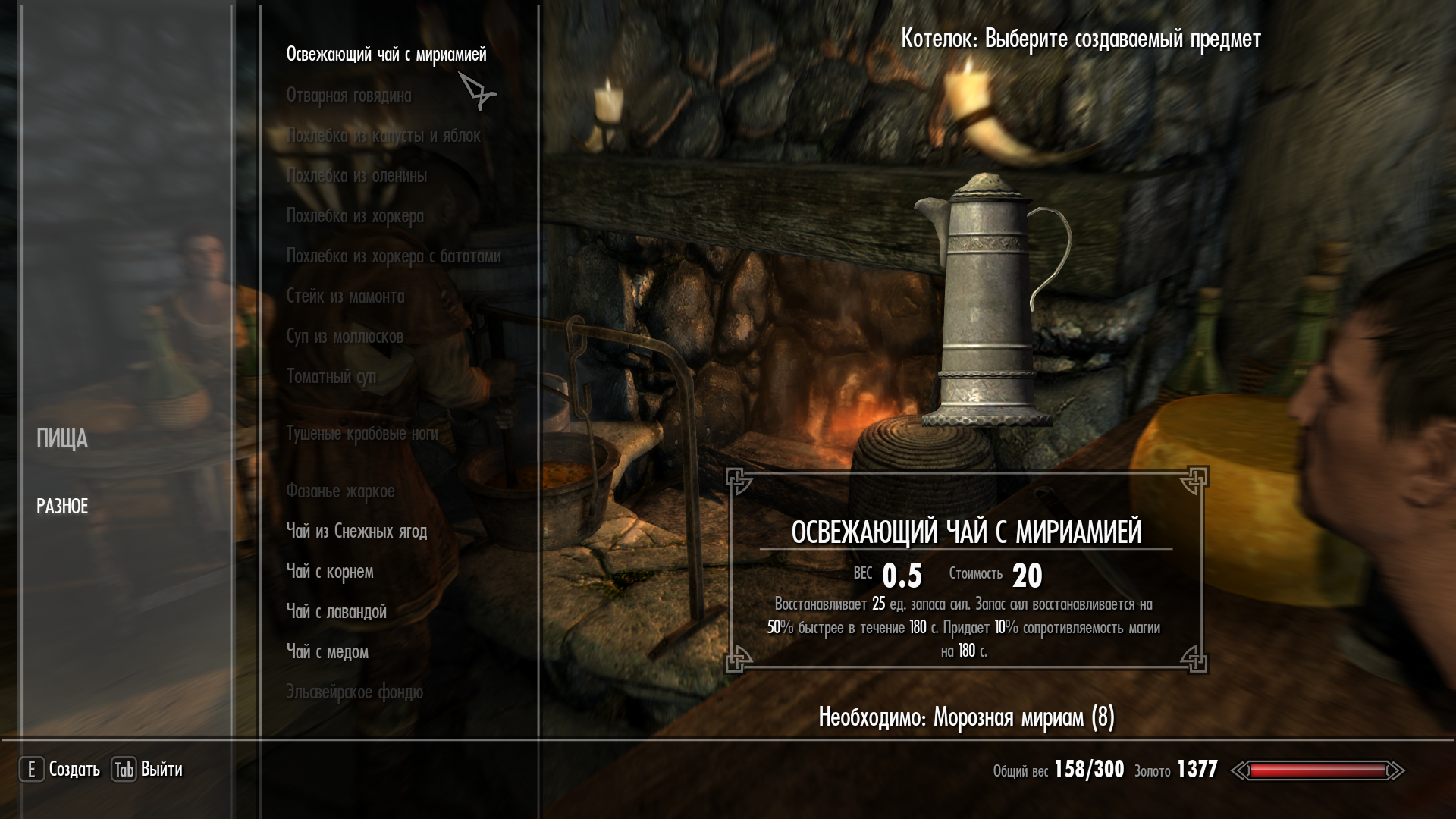This screenshot has height=819, width=1456.
Task: Click the Создать craft button
Action: click(60, 770)
